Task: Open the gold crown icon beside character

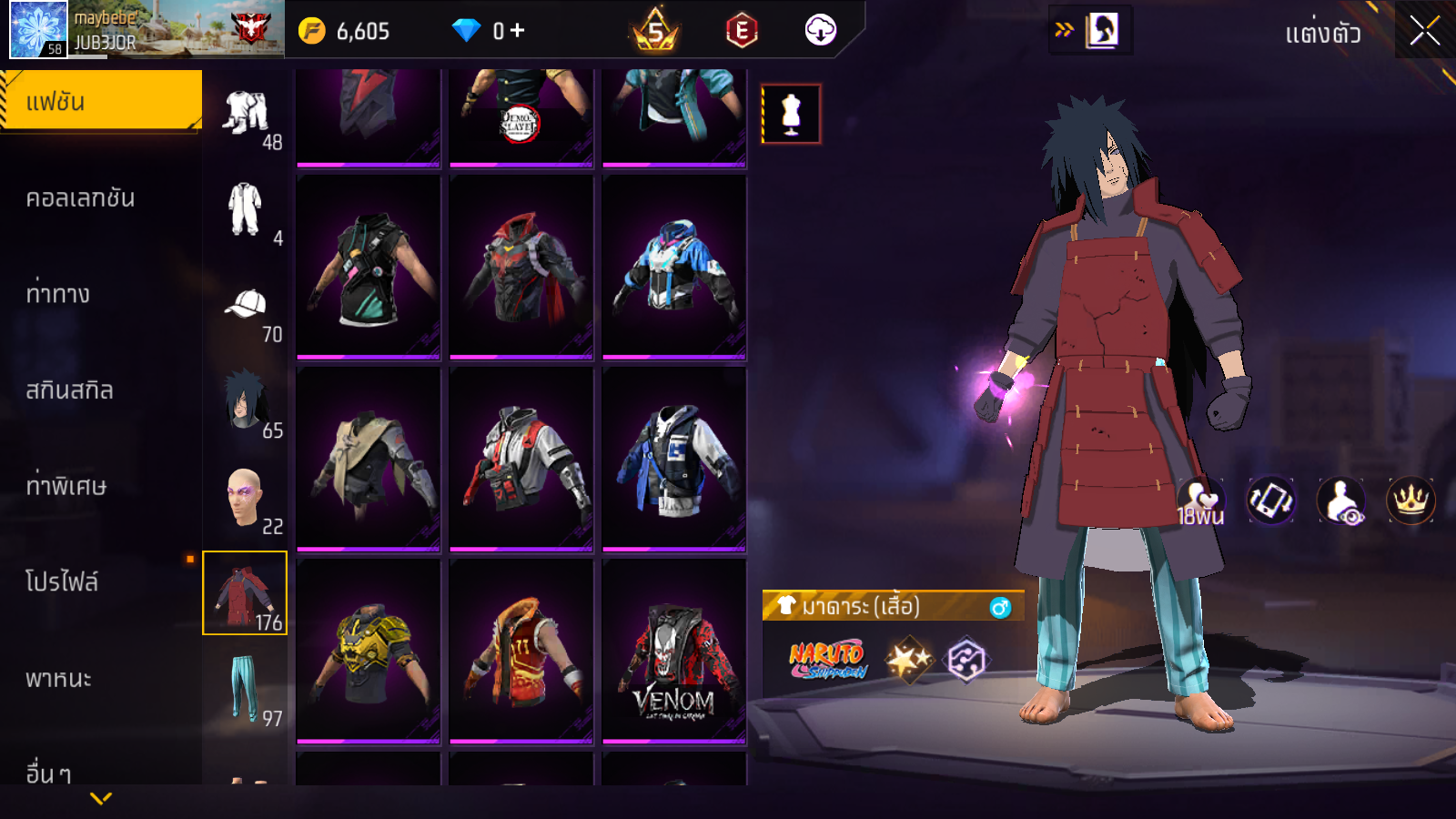Action: point(1410,500)
